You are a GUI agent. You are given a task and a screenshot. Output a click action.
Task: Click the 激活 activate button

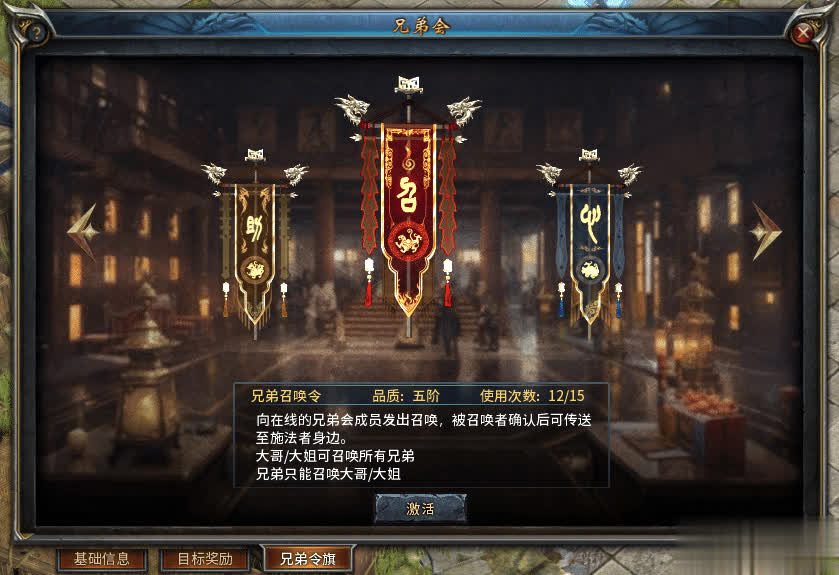[x=420, y=508]
